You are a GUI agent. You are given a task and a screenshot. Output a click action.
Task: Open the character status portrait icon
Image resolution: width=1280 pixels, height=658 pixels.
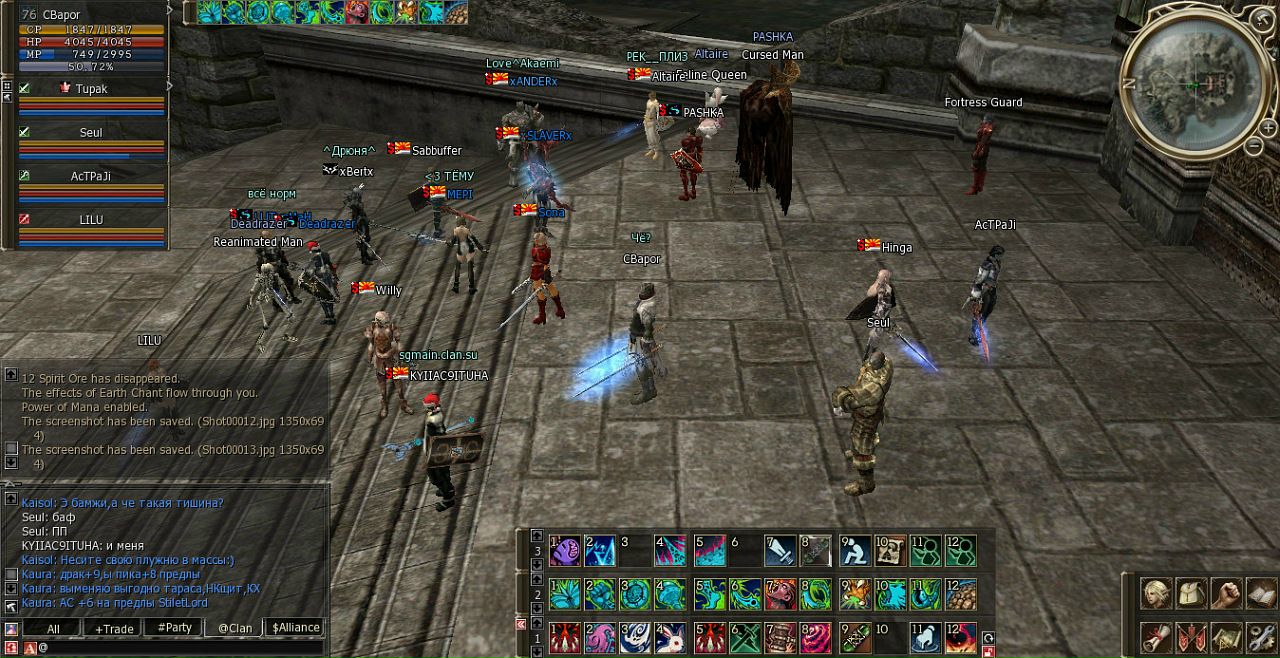1158,594
